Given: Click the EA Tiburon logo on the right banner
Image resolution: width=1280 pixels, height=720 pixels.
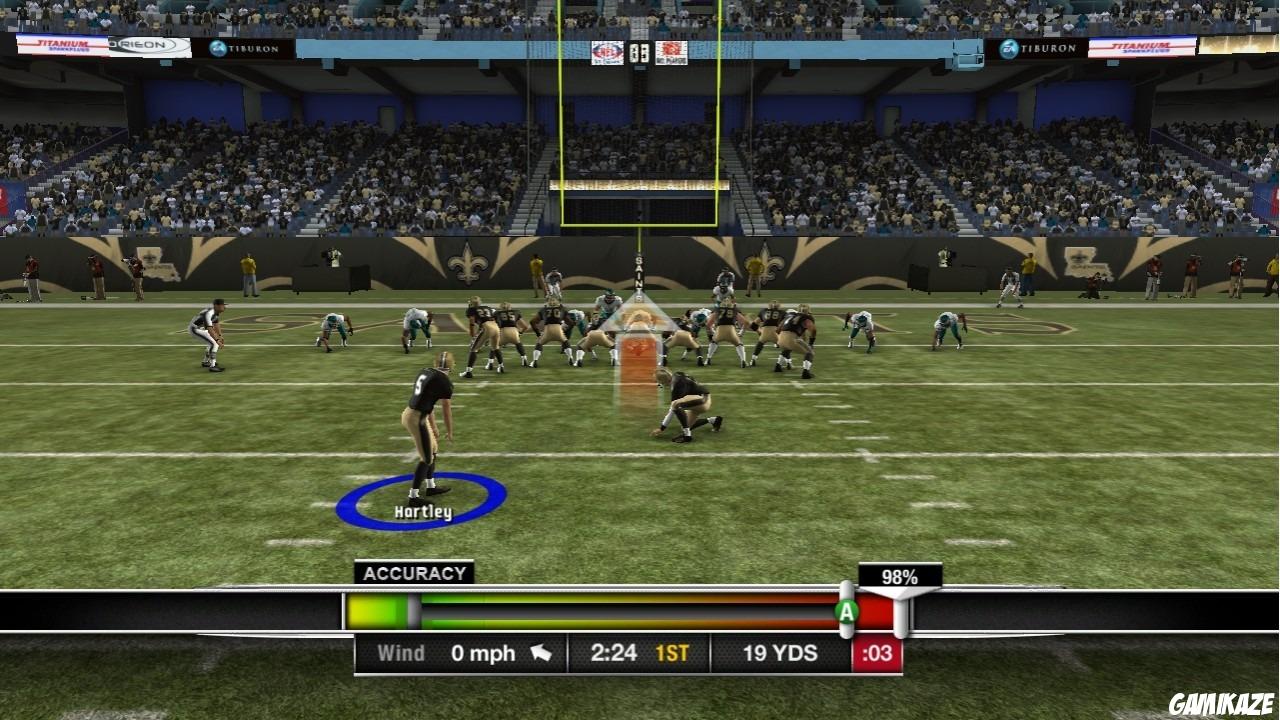Looking at the screenshot, I should click(1035, 48).
